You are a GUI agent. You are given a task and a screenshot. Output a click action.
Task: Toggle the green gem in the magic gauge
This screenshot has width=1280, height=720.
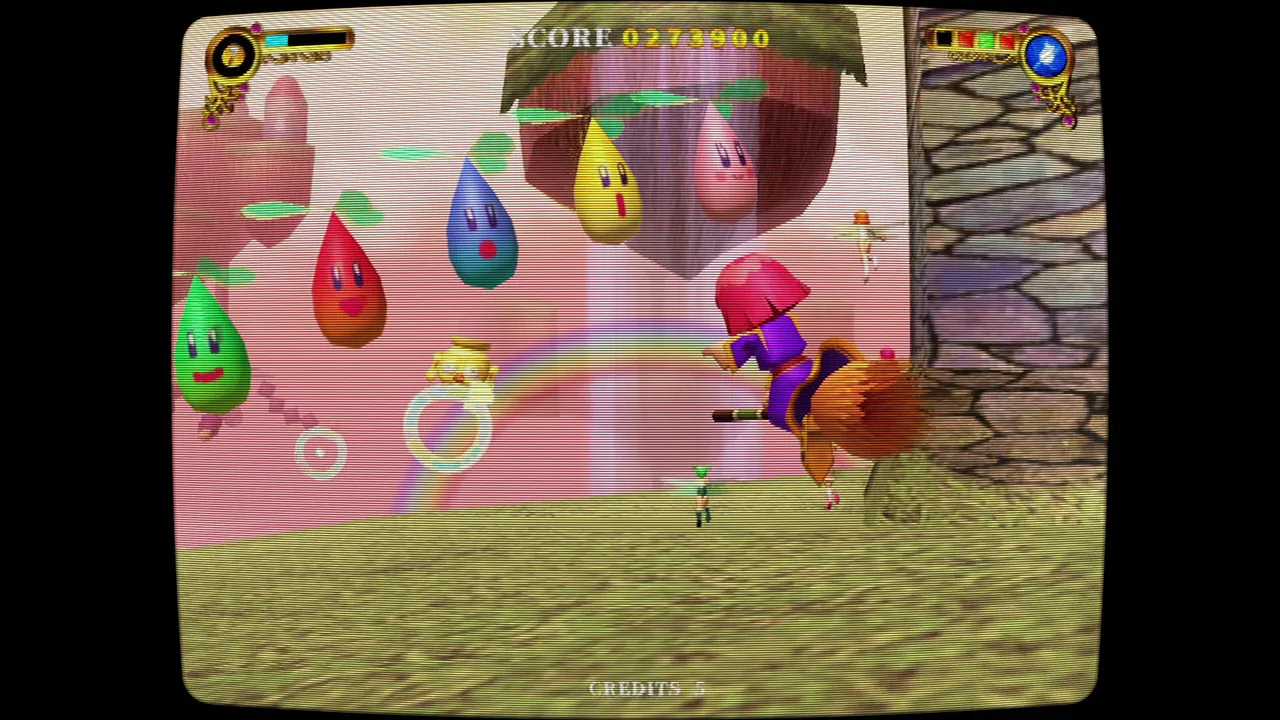click(x=986, y=39)
